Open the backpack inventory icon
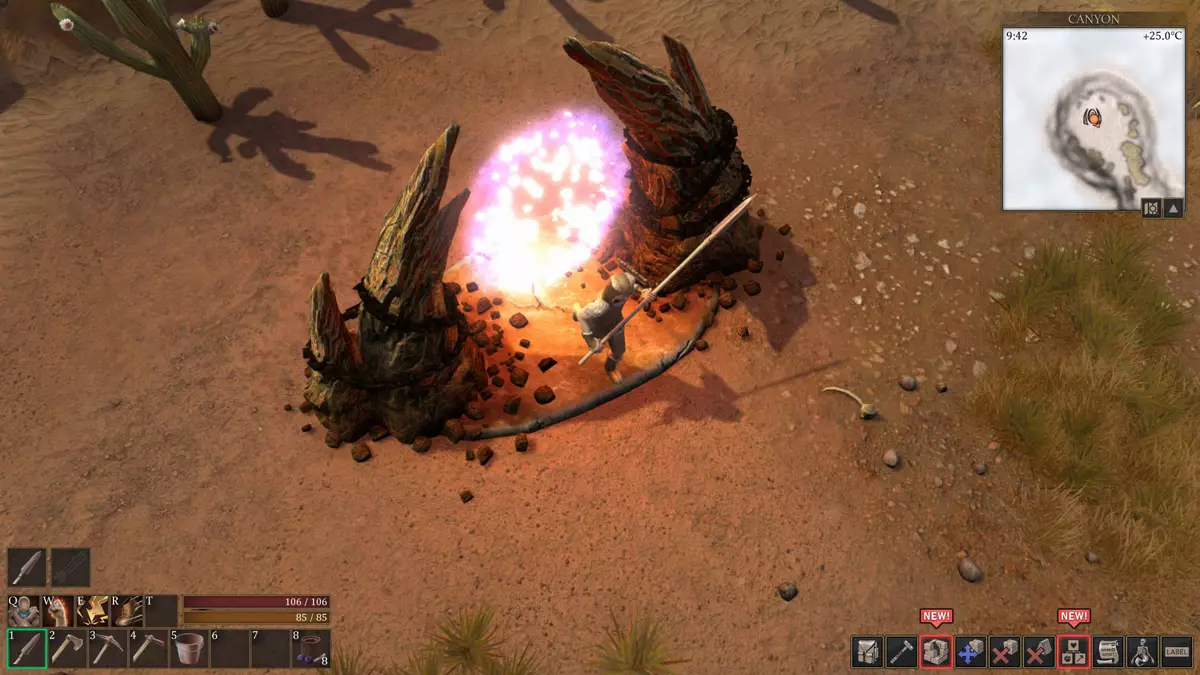 867,652
